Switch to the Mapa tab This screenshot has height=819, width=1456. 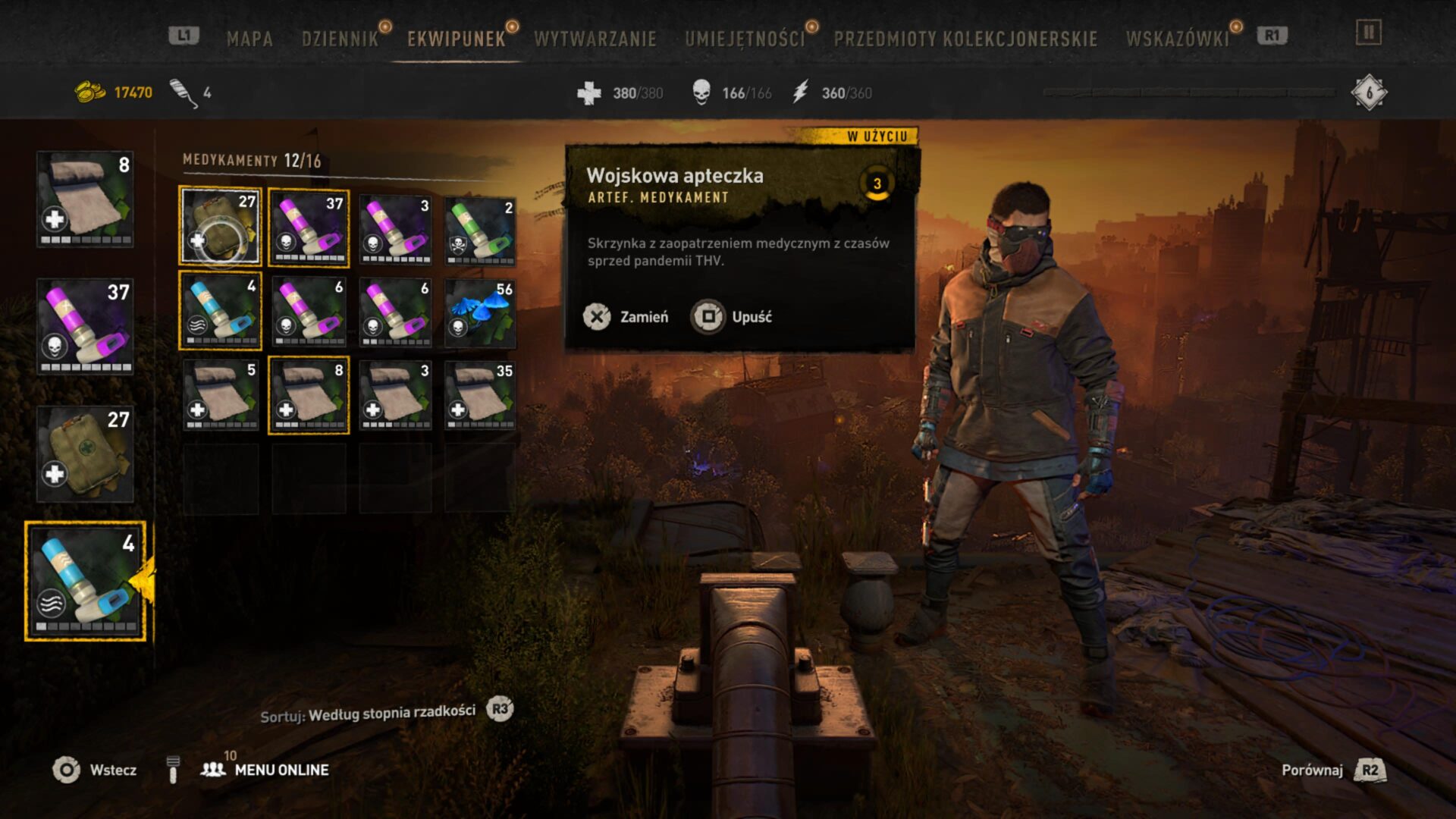point(249,39)
